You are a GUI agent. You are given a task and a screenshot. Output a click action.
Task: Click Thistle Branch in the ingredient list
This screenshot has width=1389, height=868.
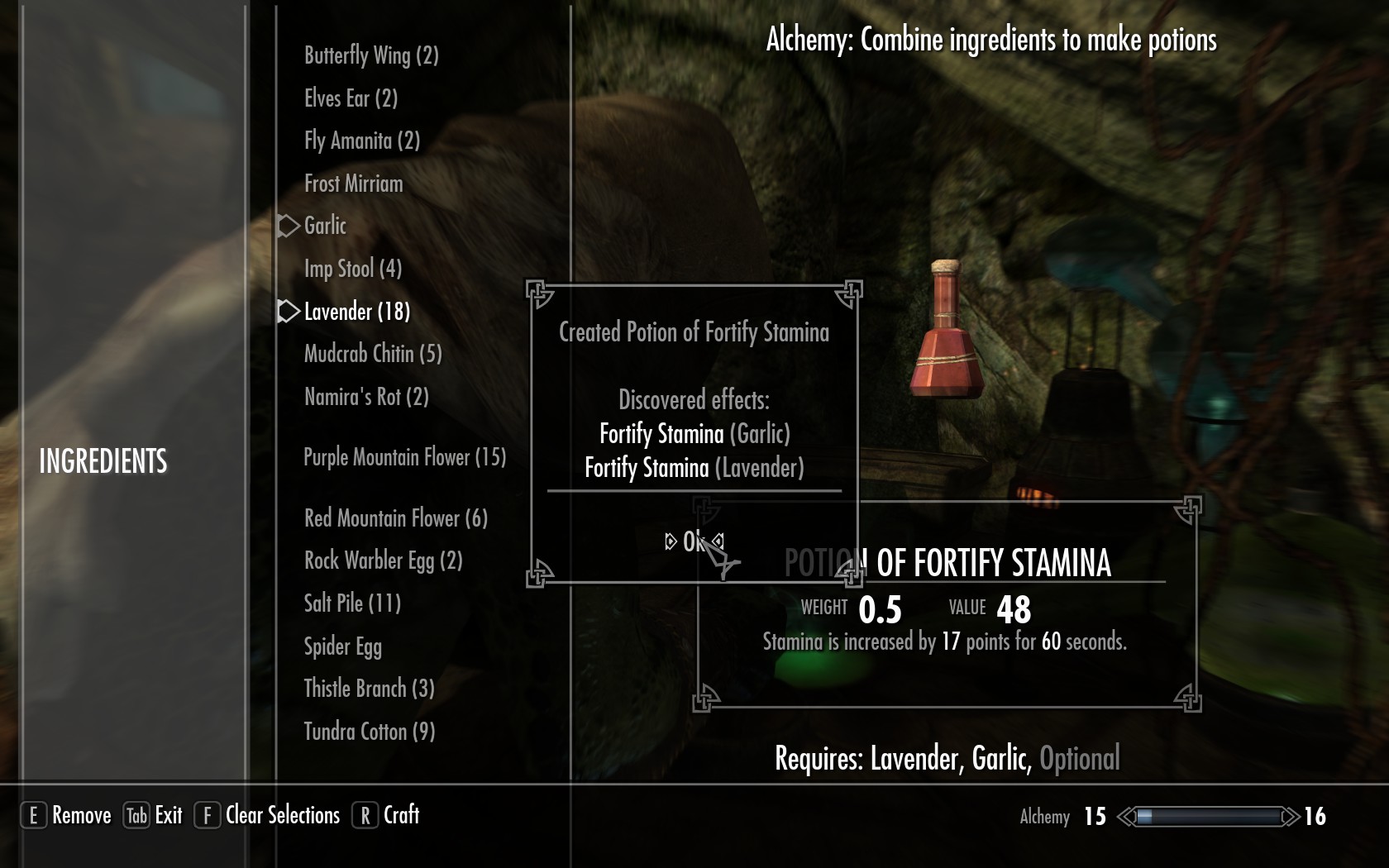[x=369, y=689]
